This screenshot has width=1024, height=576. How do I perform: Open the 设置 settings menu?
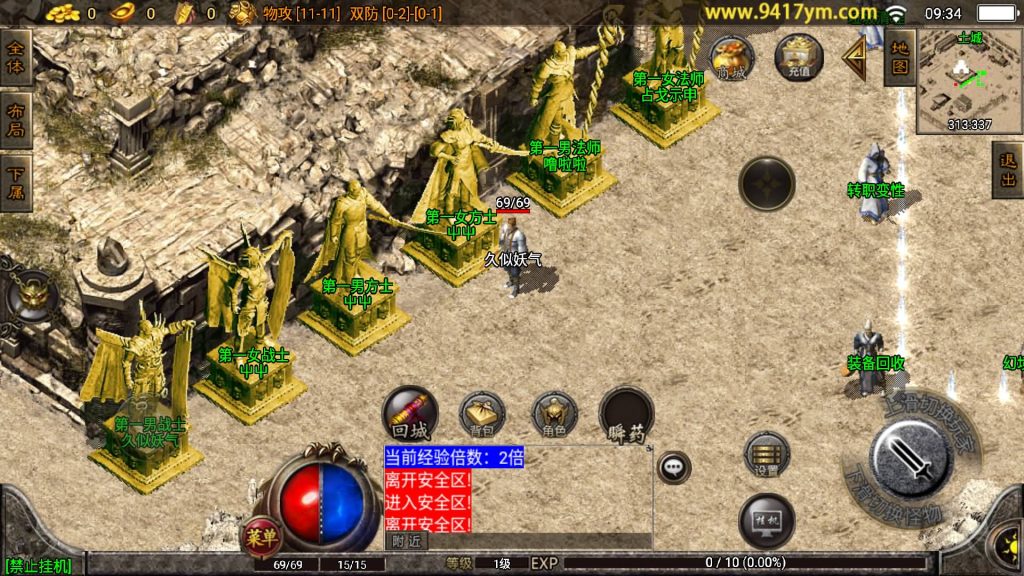point(767,455)
